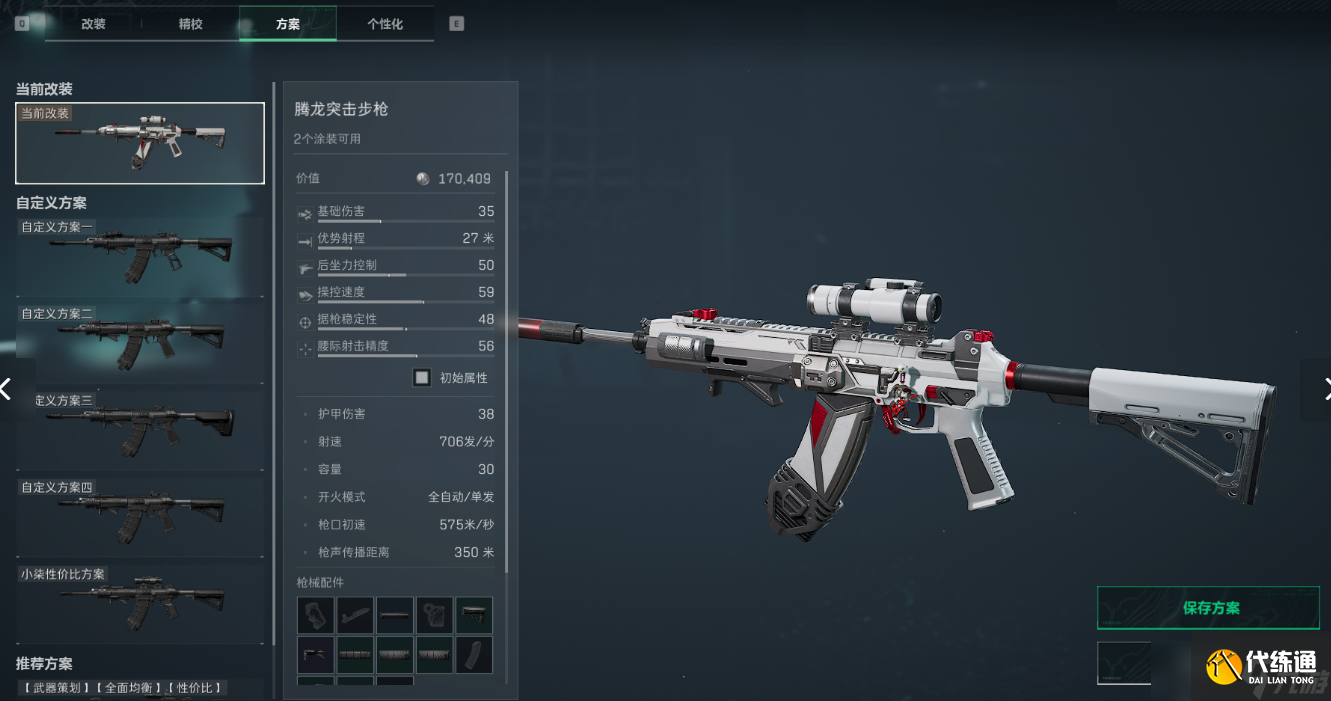Select the 当前改装 weapon thumbnail

[140, 143]
